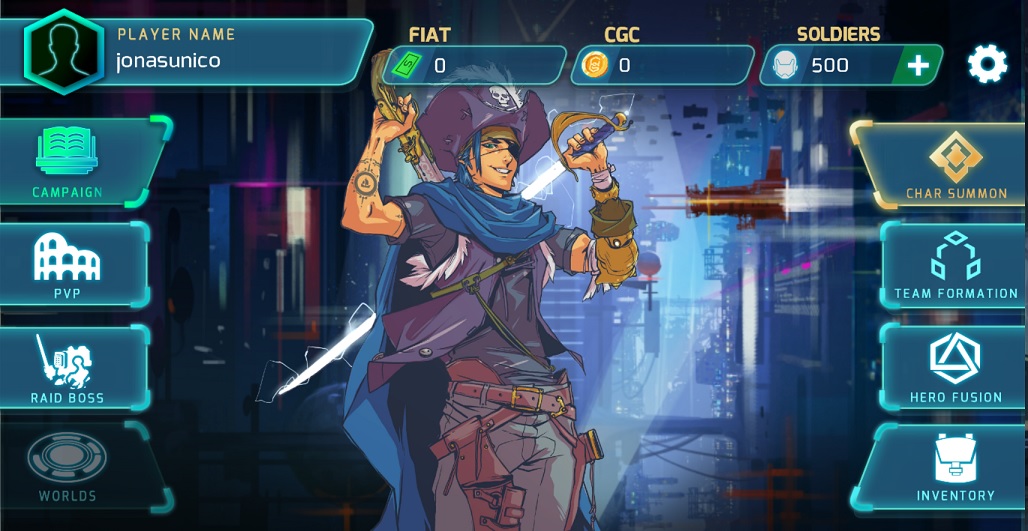Enter the PVP arena
Viewport: 1028px width, 531px height.
point(68,264)
